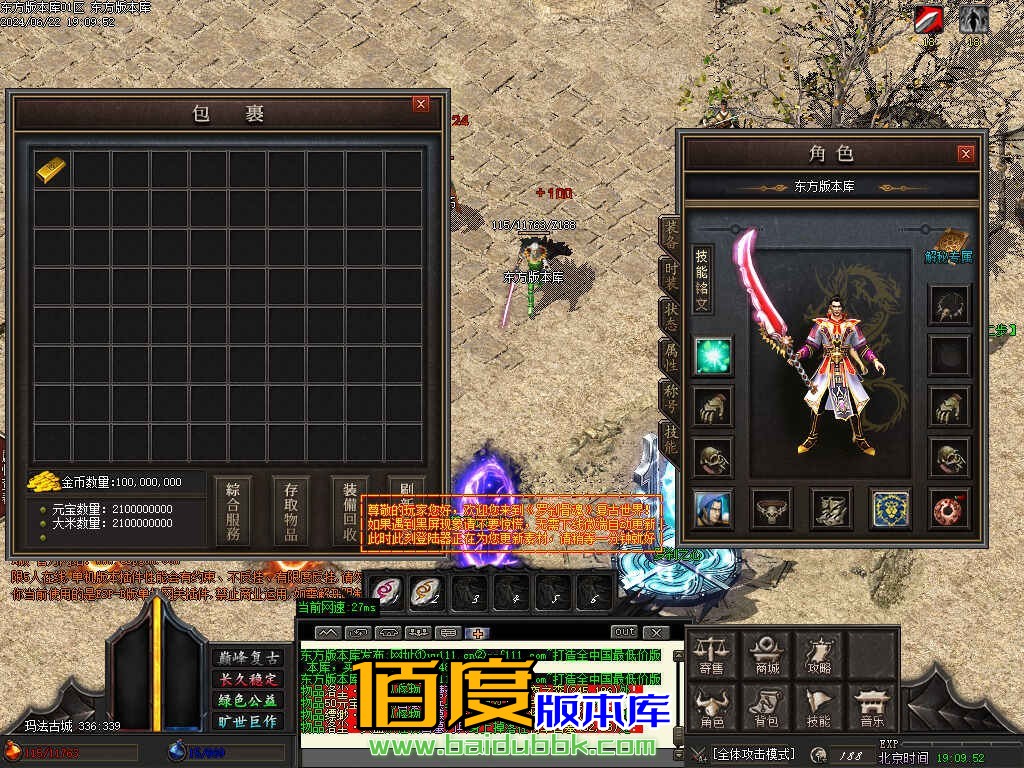
Task: Click the 全体攻击模式 attack mode label
Action: click(753, 753)
